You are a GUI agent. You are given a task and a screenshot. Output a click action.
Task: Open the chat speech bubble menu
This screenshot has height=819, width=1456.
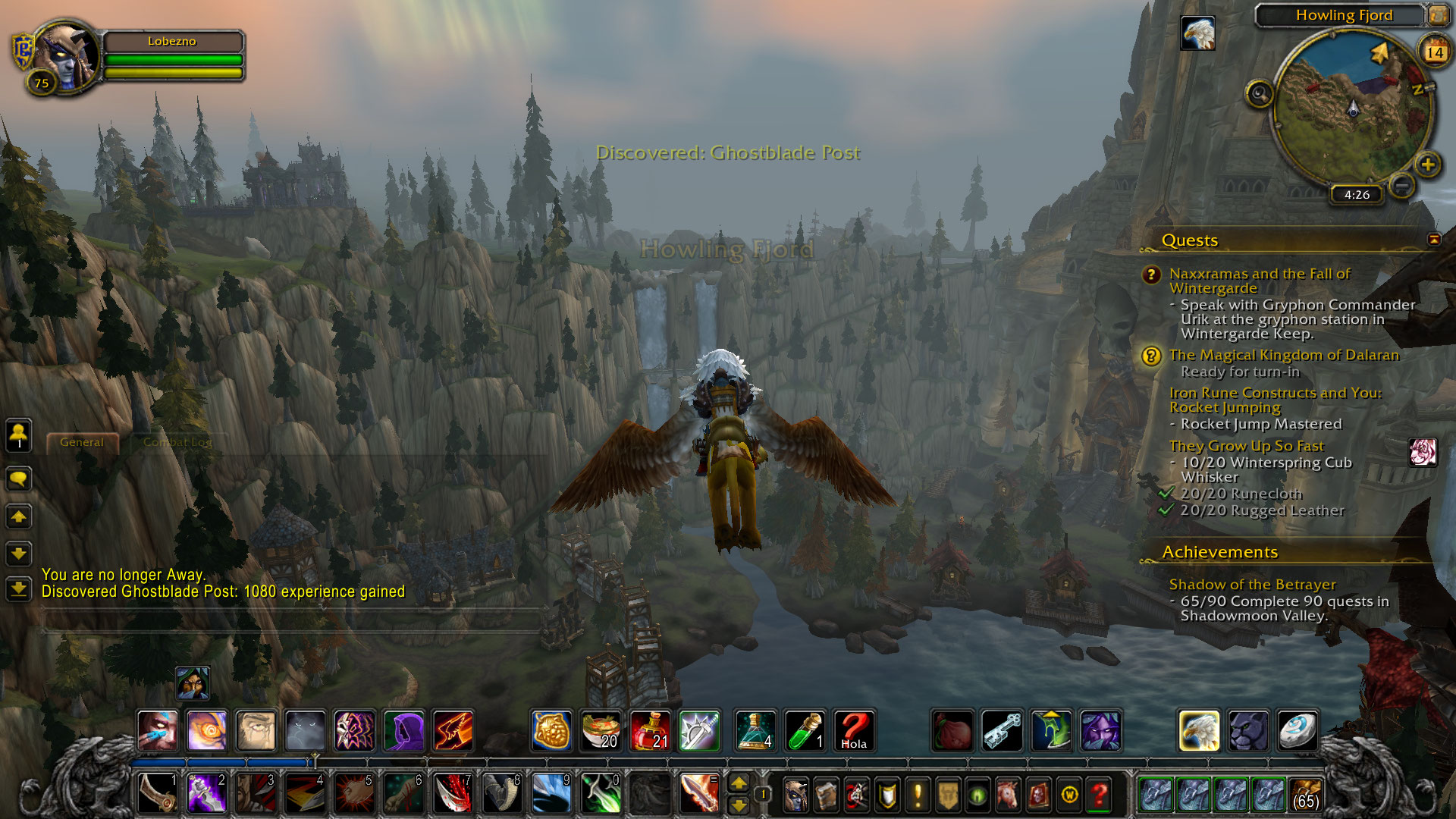tap(18, 479)
